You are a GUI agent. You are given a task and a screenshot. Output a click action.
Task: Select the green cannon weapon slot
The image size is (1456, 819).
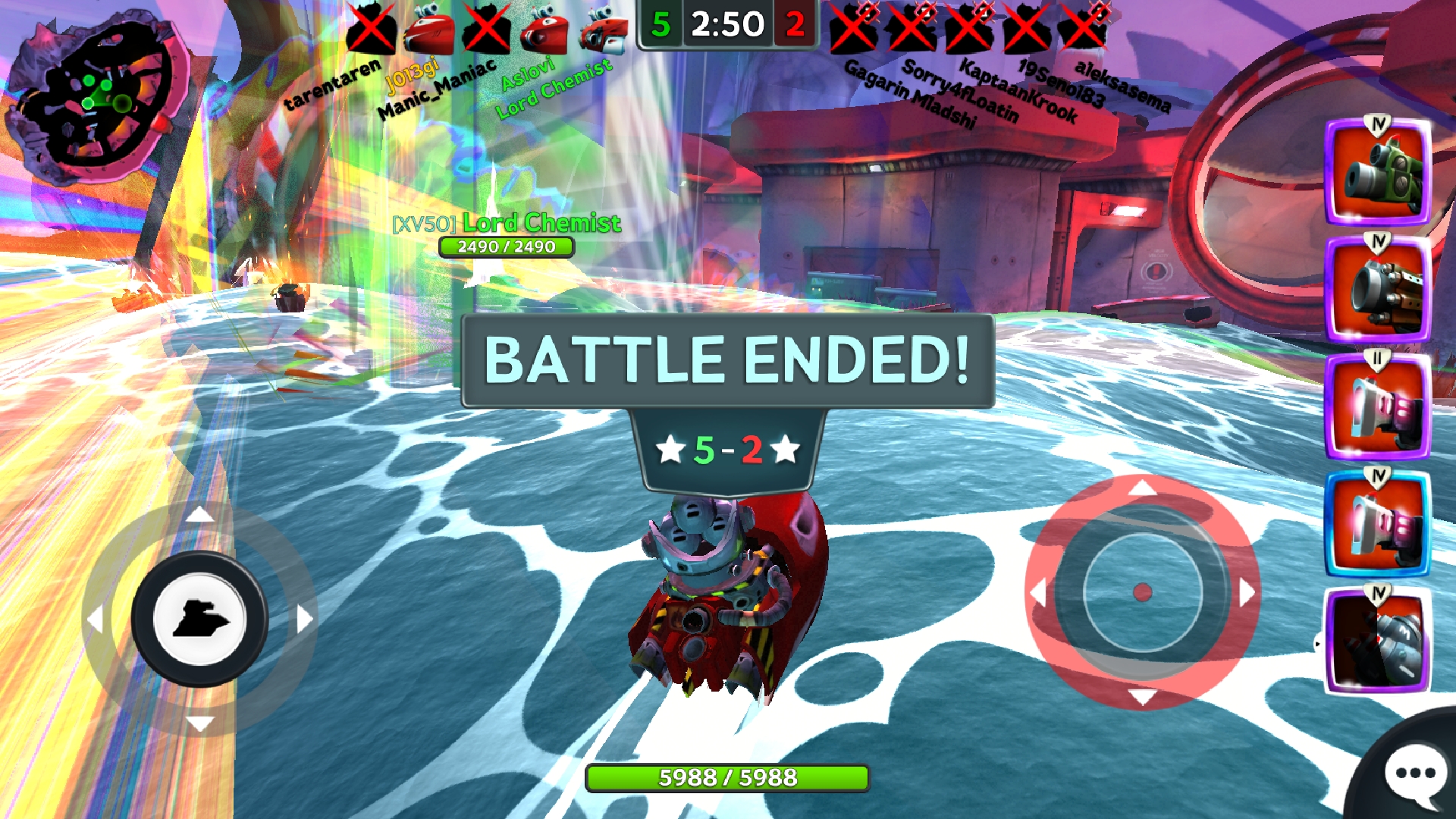tap(1377, 173)
